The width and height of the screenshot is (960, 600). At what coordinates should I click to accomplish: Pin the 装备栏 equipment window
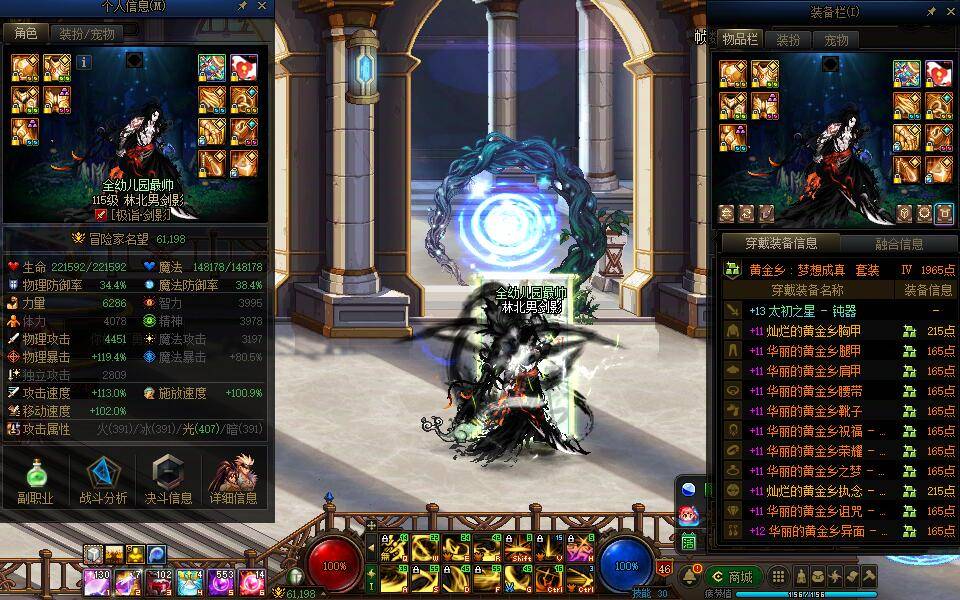[x=931, y=12]
